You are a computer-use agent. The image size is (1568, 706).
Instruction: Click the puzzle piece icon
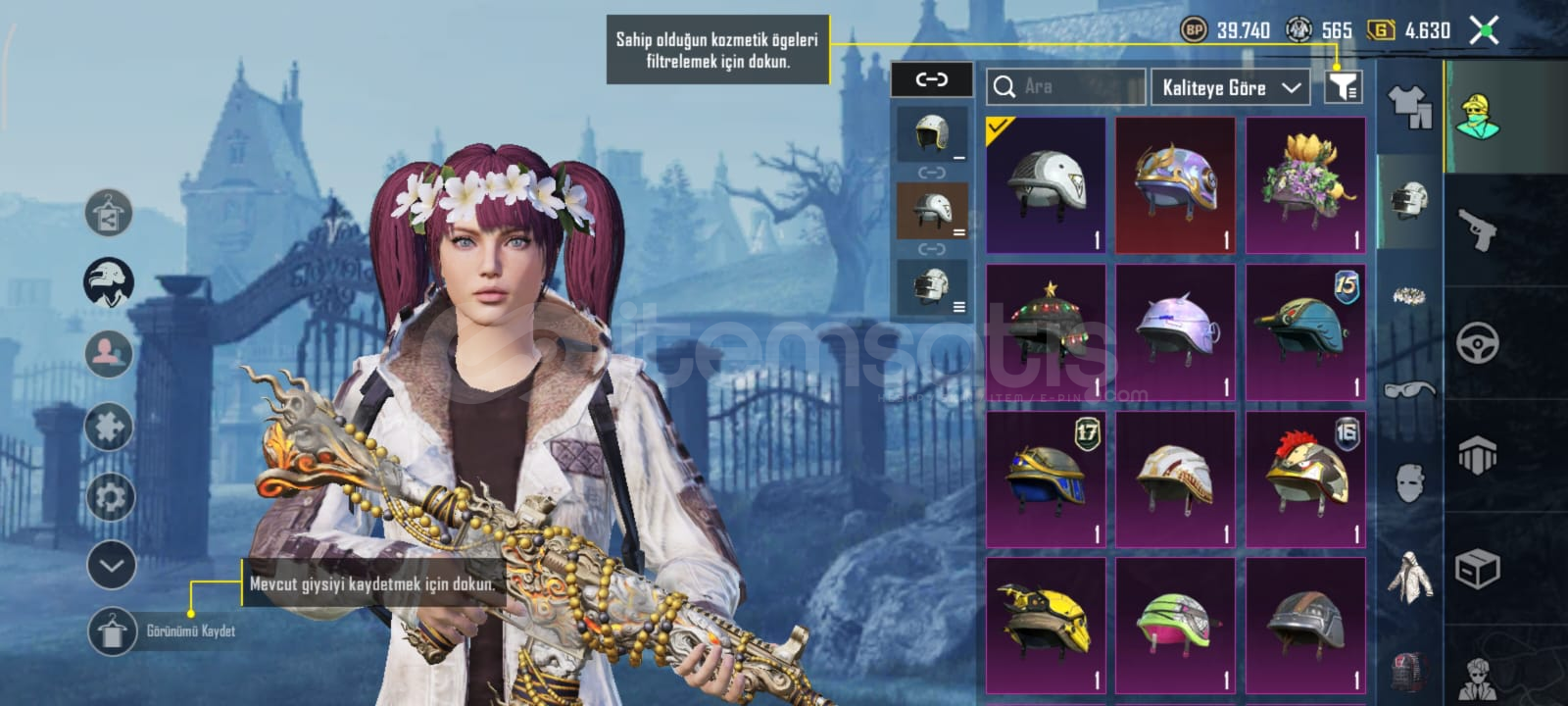tap(109, 427)
